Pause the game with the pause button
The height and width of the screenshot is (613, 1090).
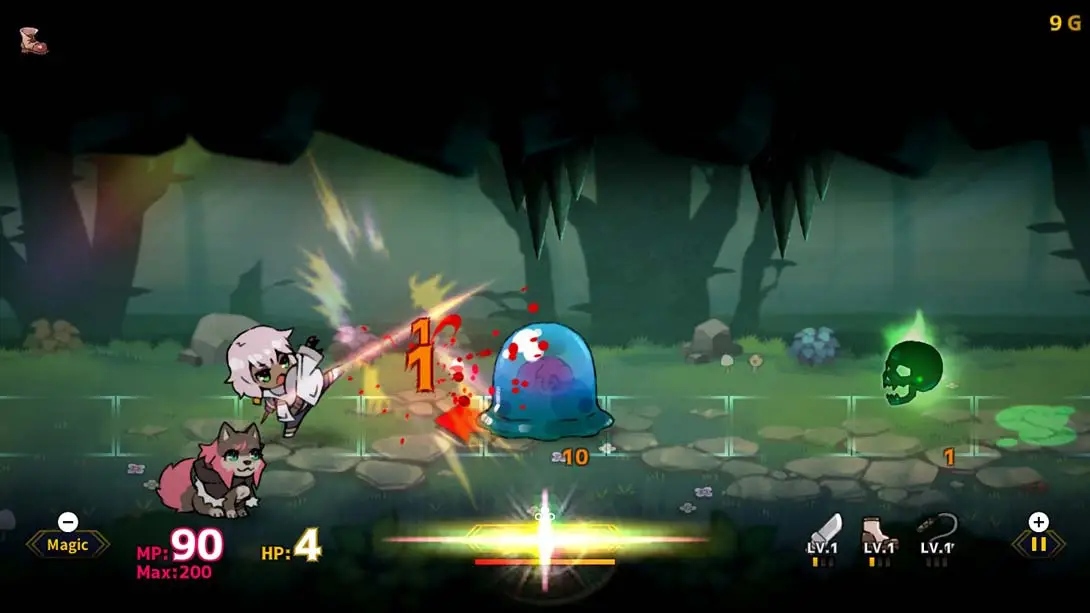coord(1039,545)
